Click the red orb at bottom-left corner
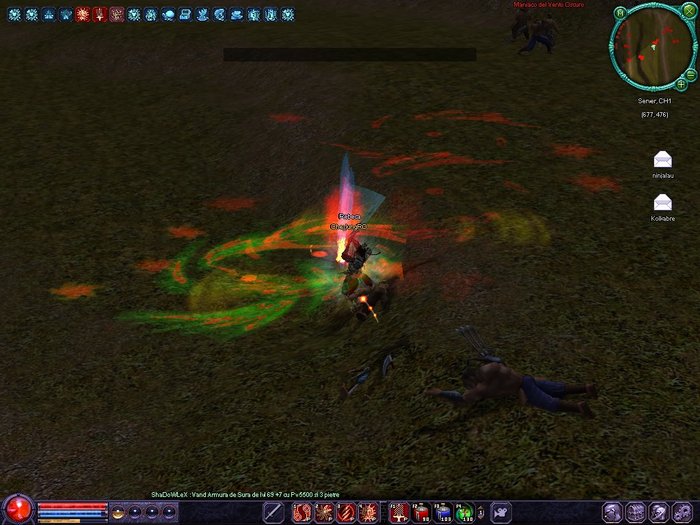Image resolution: width=700 pixels, height=525 pixels. click(x=18, y=508)
